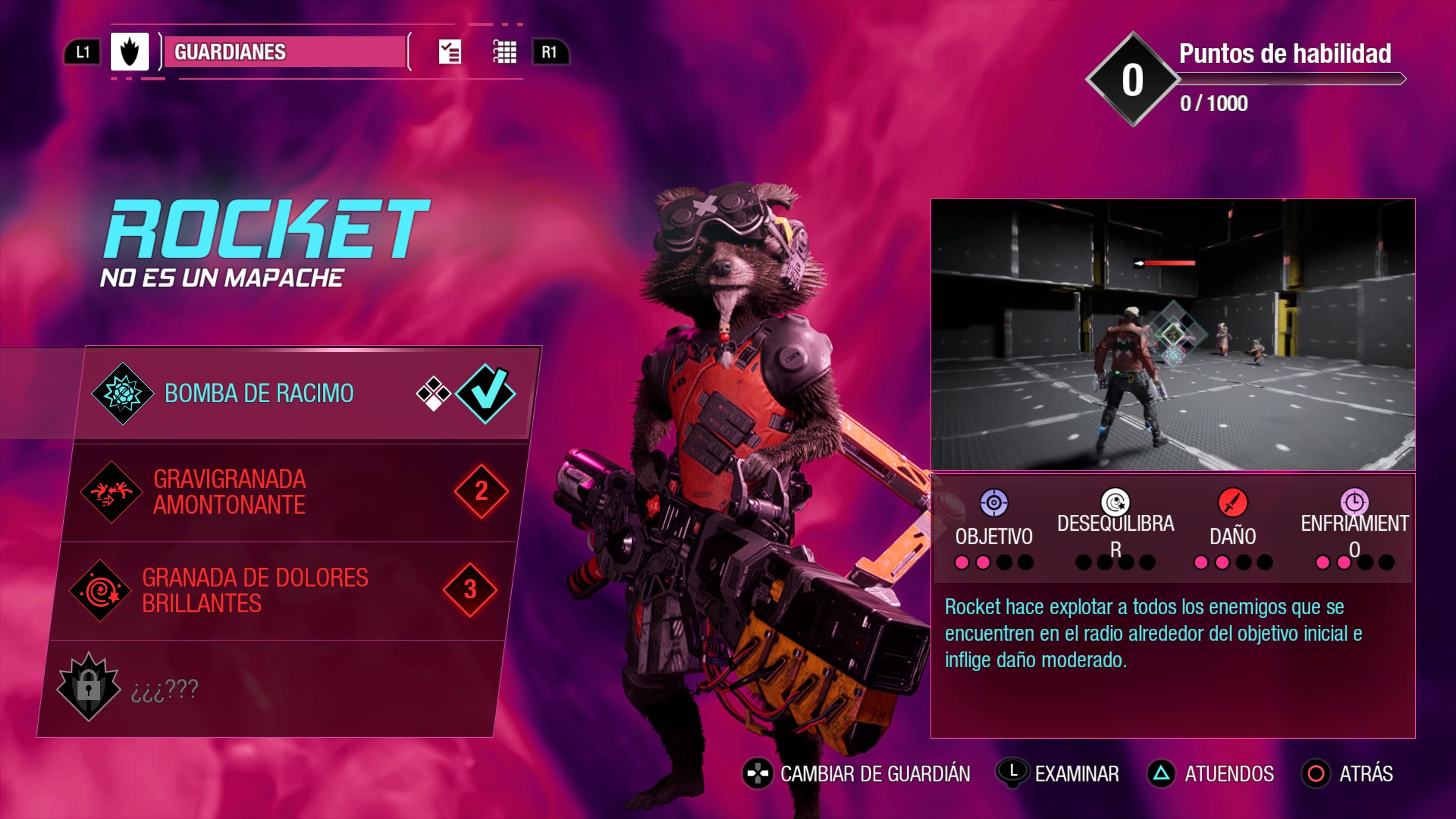Open the checklist tab icon

point(450,52)
